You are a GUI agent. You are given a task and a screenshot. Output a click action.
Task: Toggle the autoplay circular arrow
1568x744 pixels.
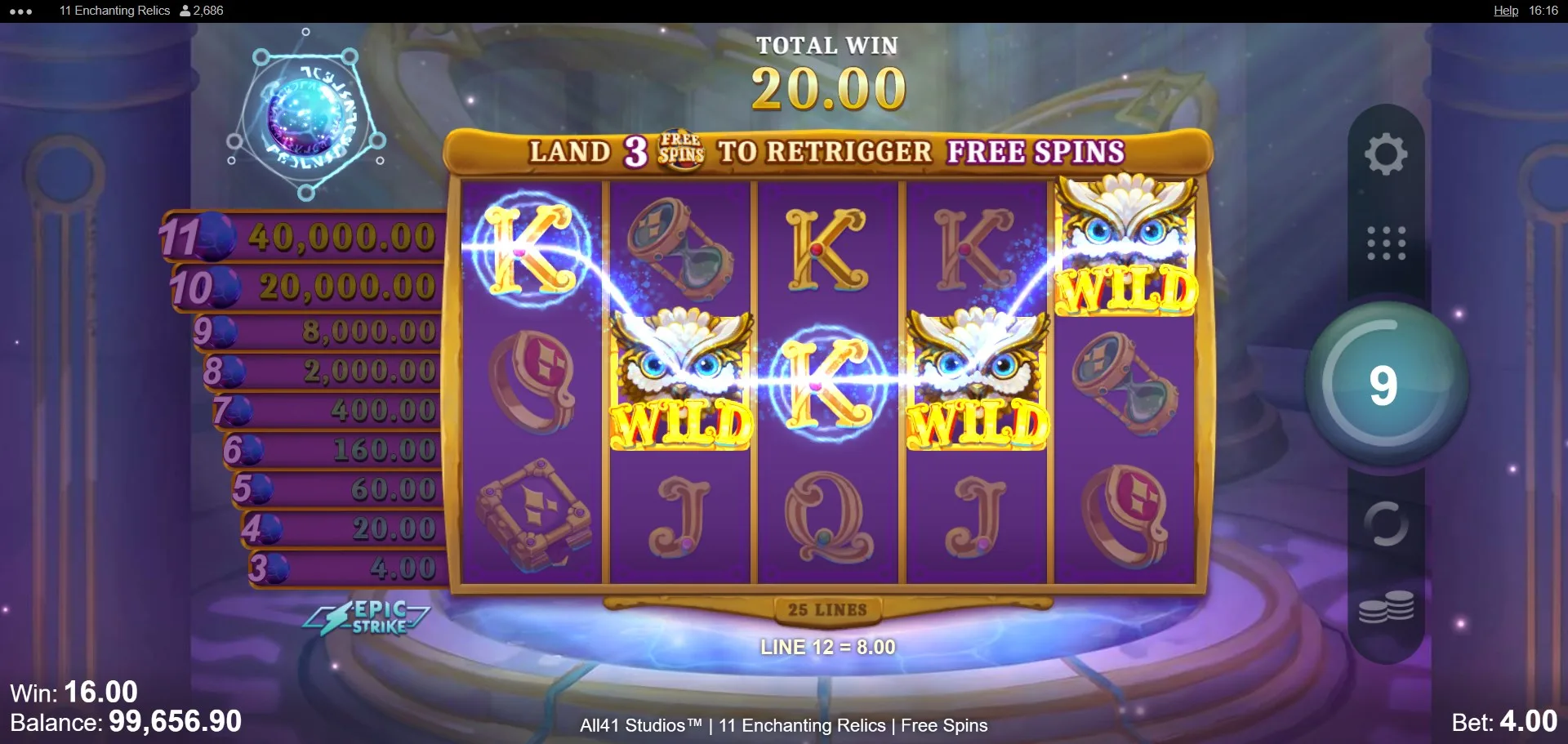coord(1386,523)
